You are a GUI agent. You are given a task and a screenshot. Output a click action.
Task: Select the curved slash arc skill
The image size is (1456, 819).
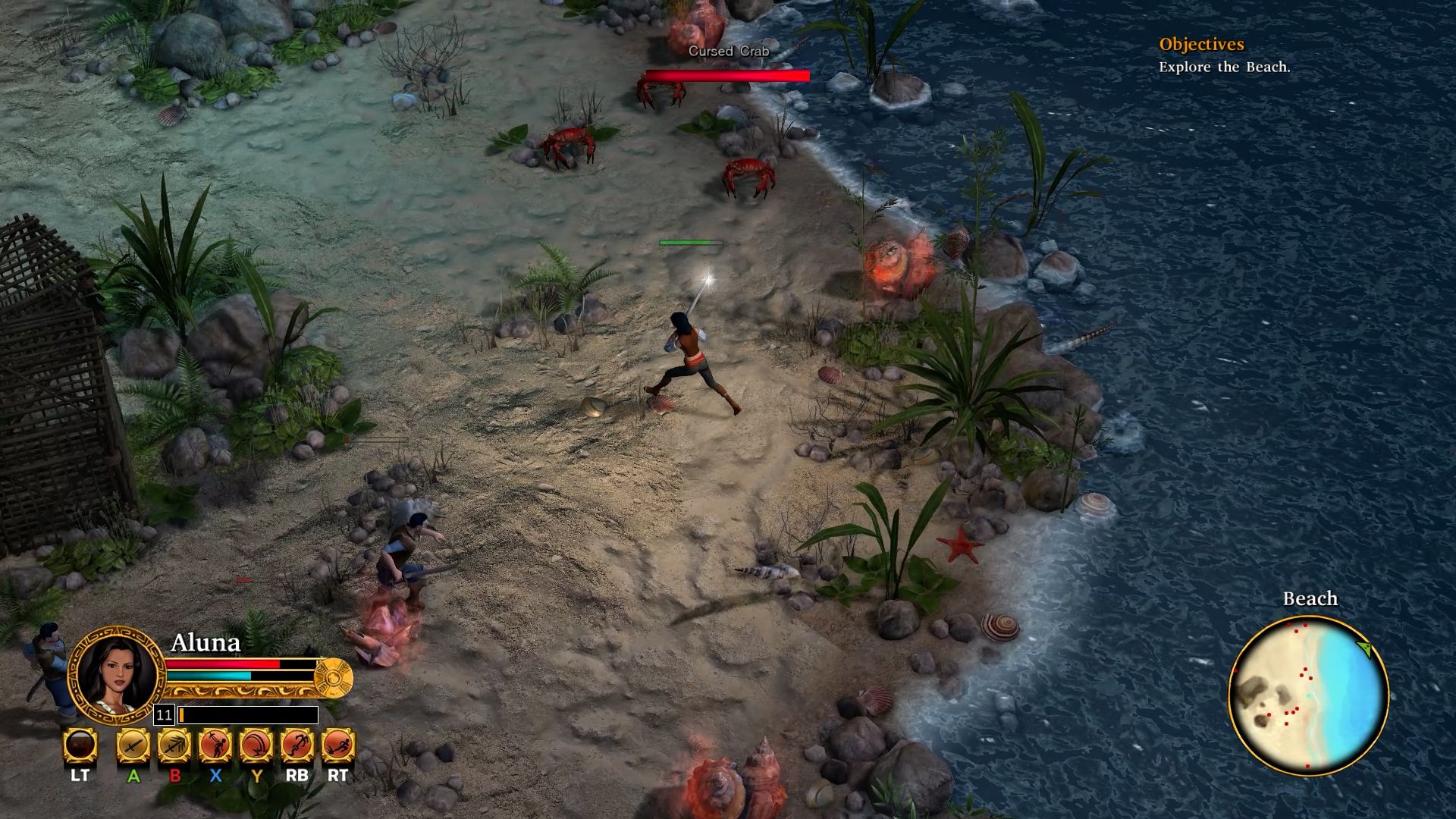[x=256, y=745]
